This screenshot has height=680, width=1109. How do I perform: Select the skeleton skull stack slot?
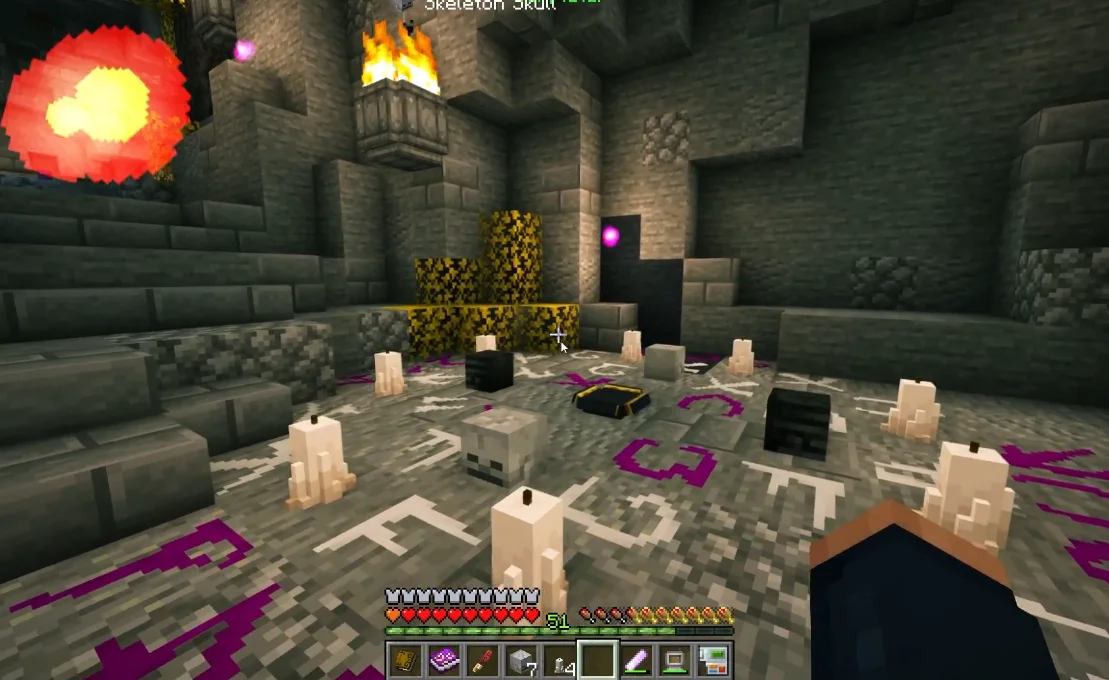click(521, 660)
